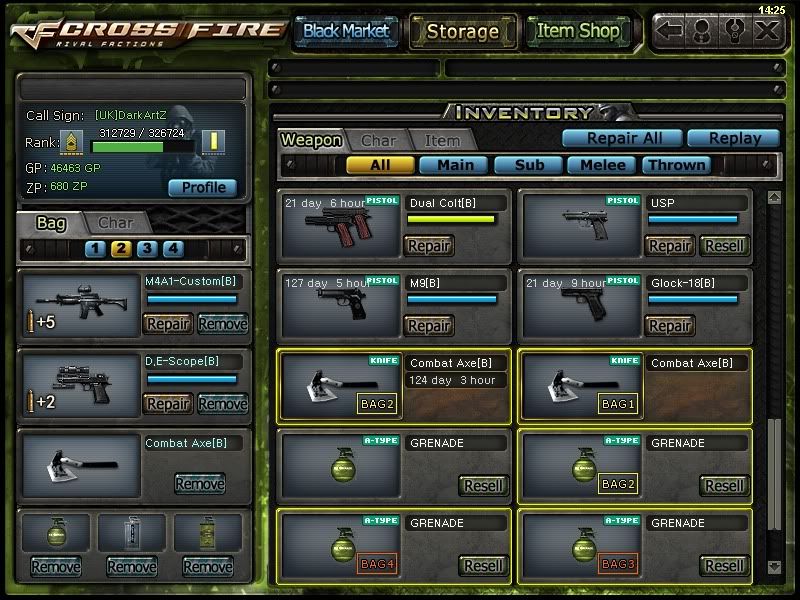Go to the Item Shop

pos(578,31)
